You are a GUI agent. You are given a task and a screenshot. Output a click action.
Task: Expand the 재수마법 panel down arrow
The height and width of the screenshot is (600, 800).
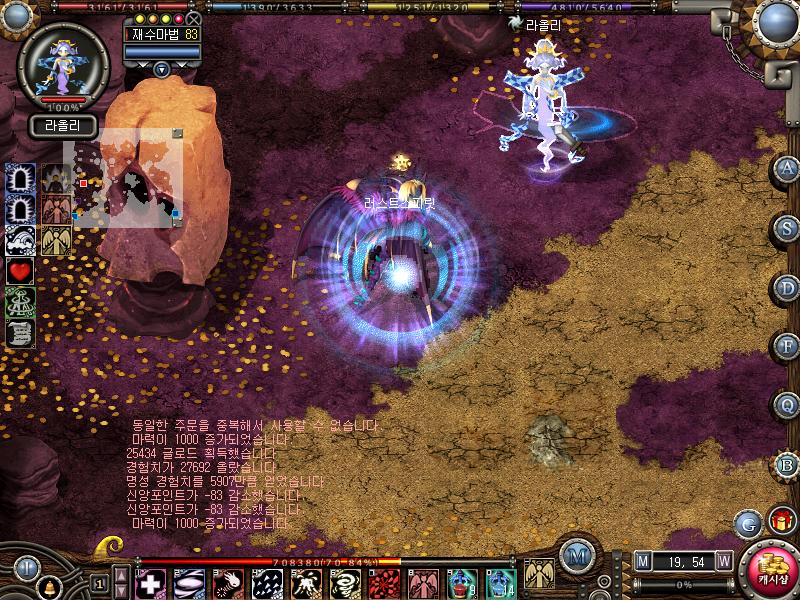click(162, 69)
